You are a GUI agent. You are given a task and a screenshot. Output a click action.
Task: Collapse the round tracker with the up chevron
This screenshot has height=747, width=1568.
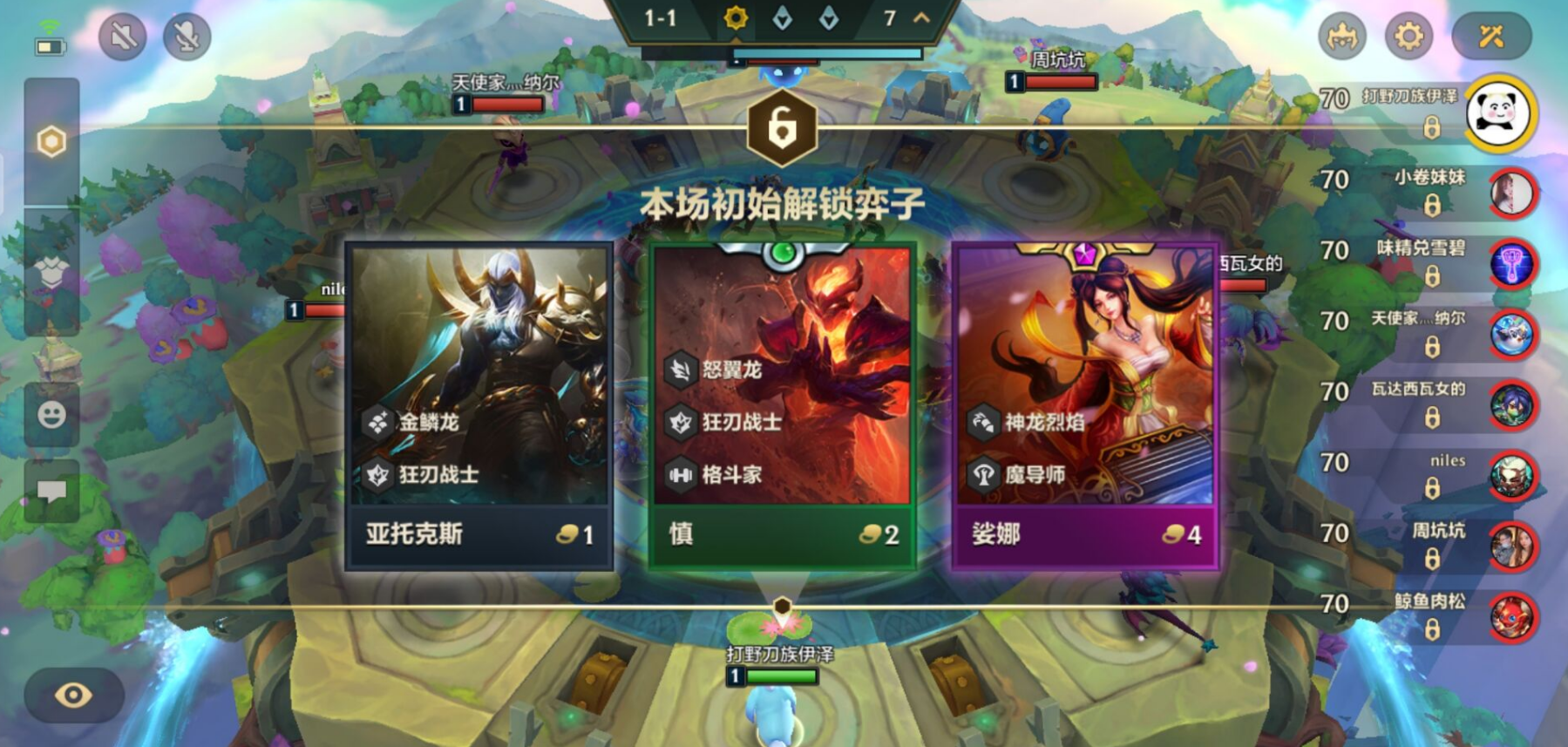point(920,19)
